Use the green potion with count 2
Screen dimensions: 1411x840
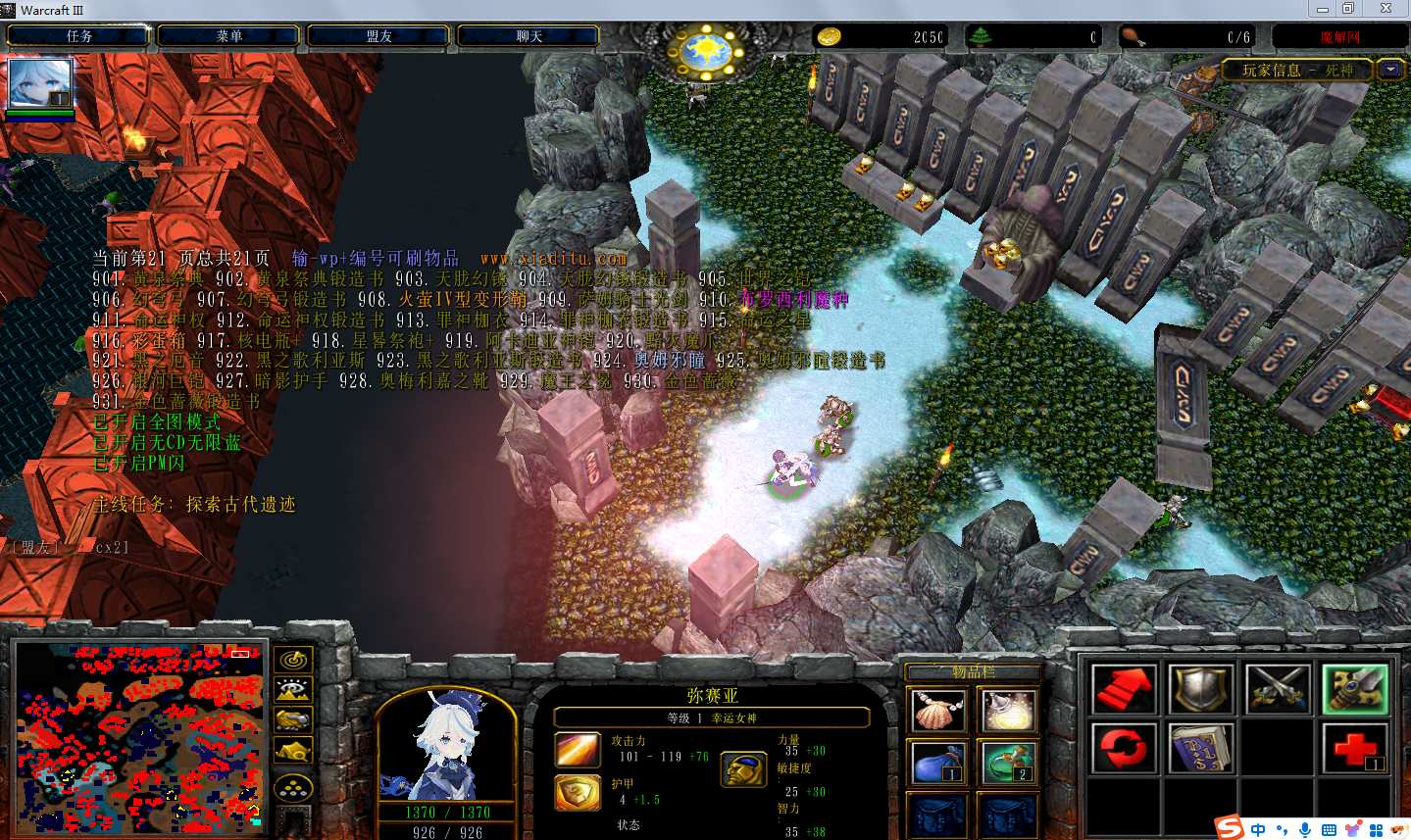point(1007,763)
